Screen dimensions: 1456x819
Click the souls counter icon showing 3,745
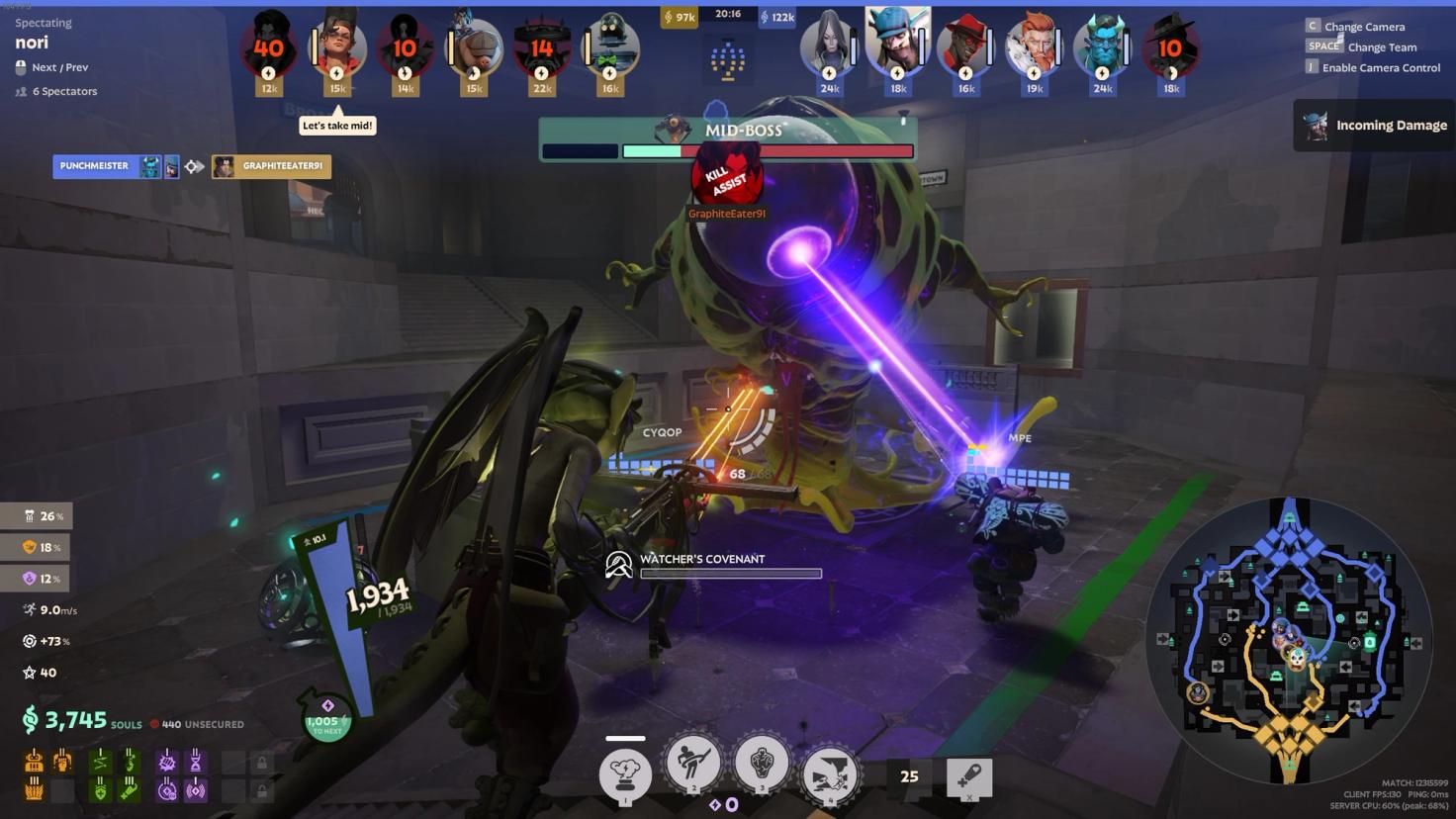coord(33,721)
